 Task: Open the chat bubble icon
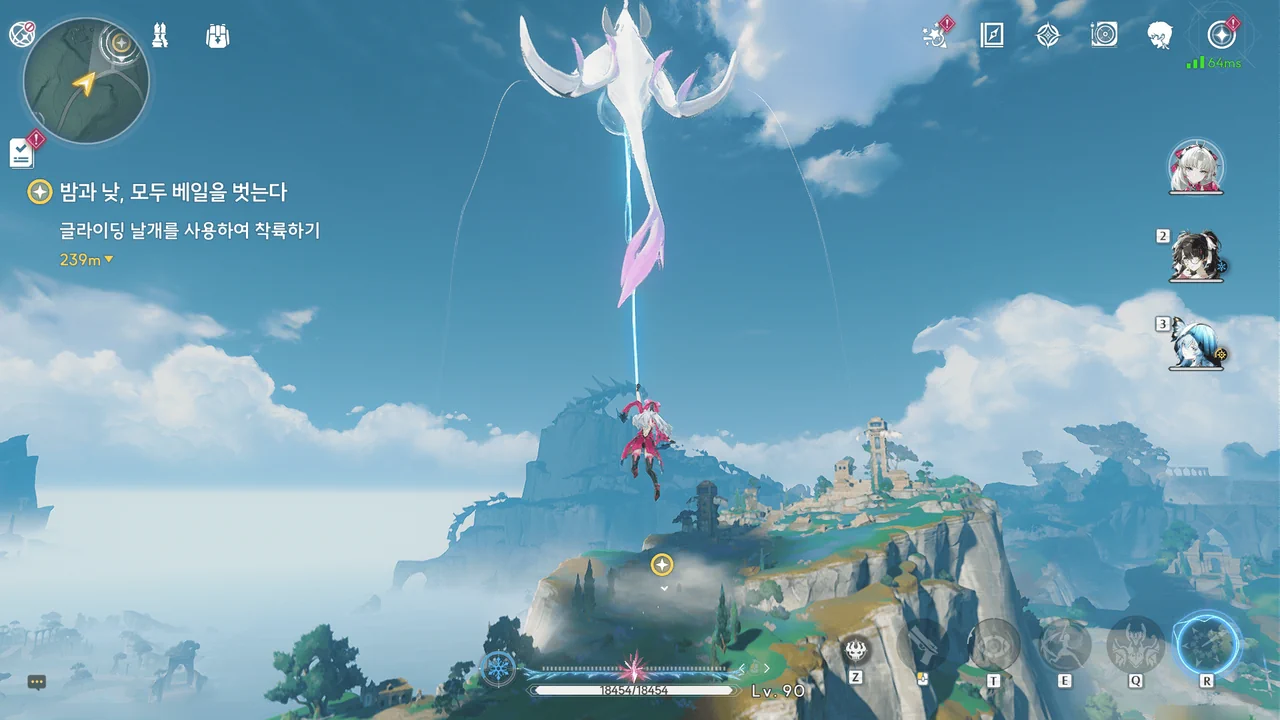(x=37, y=682)
